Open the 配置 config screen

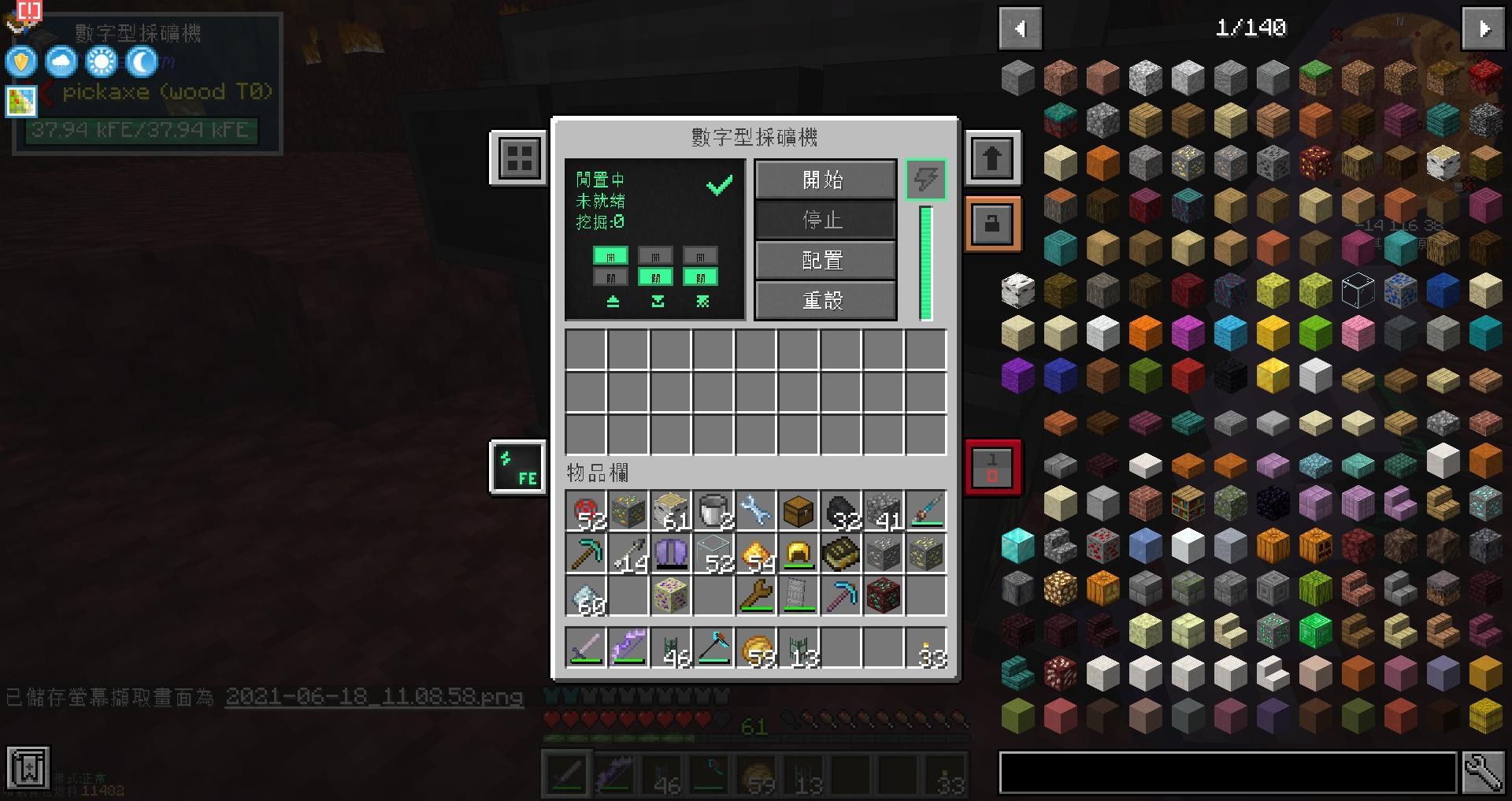coord(824,260)
